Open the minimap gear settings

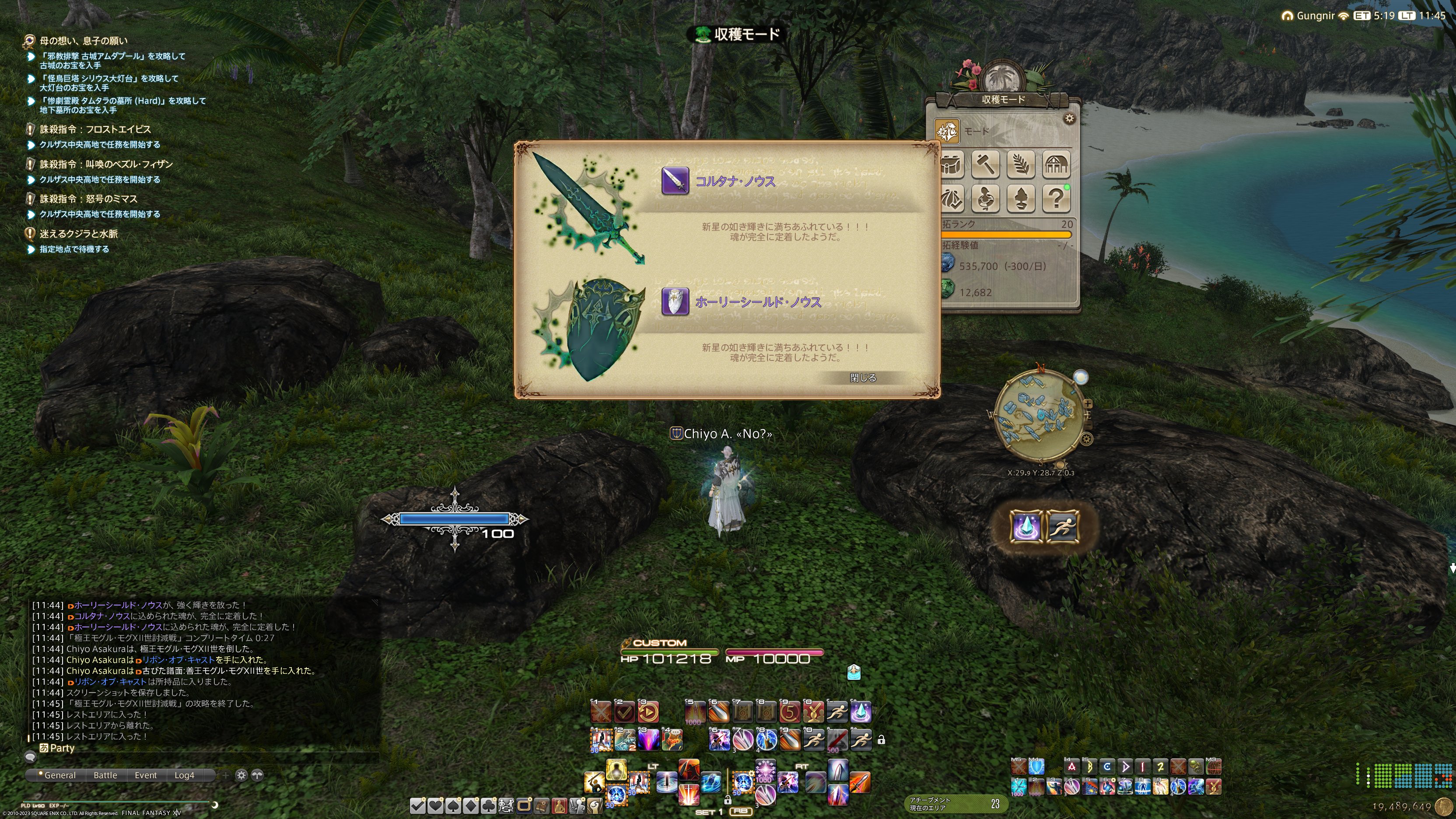click(x=1086, y=439)
